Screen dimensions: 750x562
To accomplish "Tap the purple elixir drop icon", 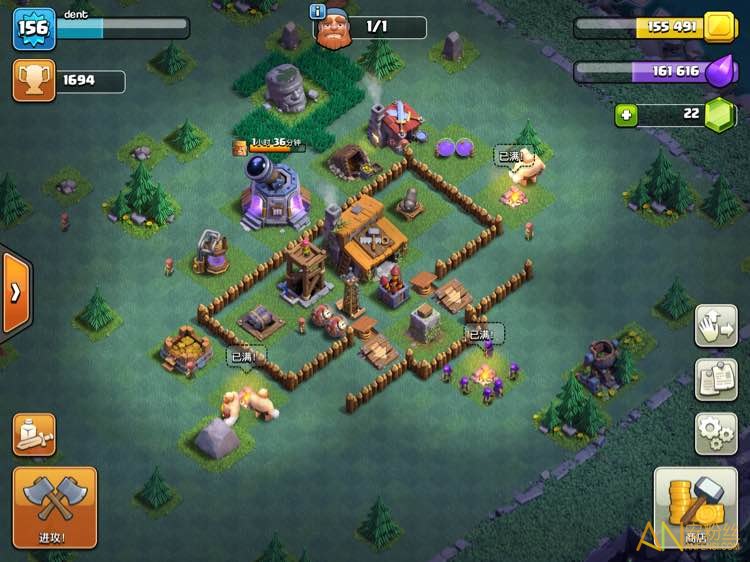I will tap(719, 72).
